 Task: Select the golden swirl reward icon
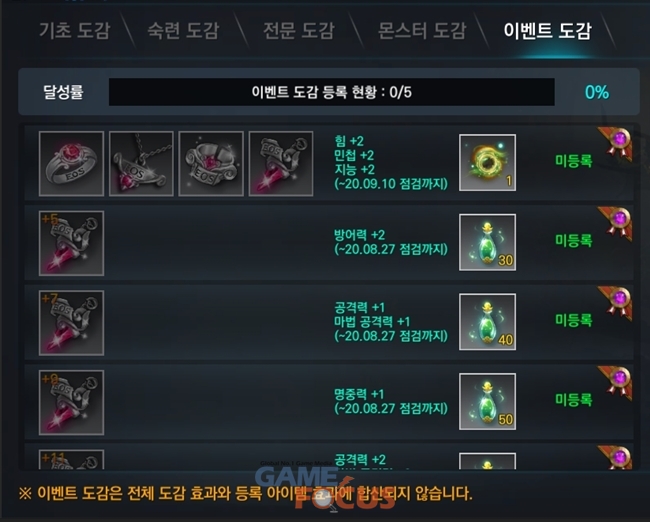[x=487, y=162]
